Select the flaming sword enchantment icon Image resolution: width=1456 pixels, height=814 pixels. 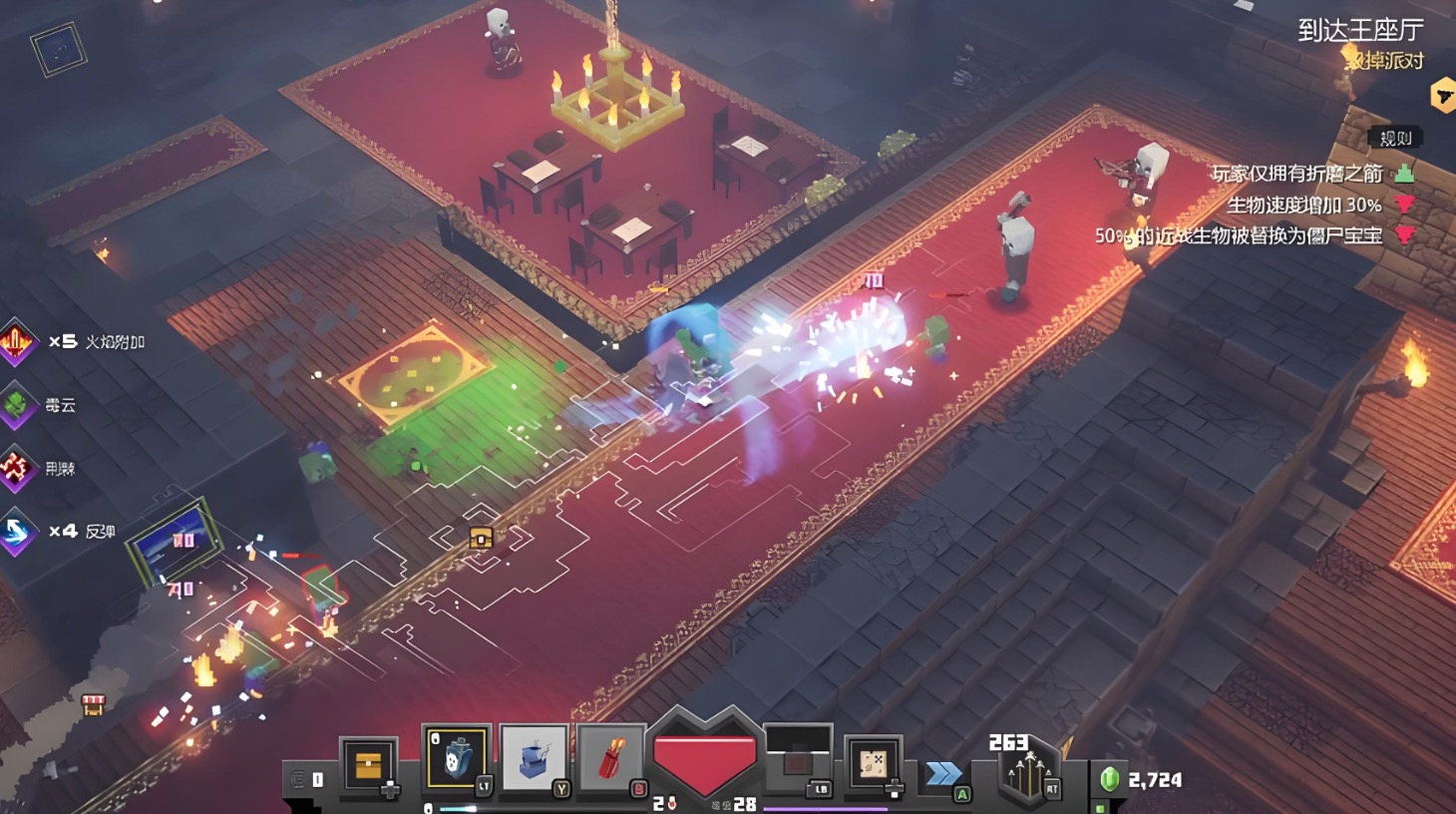tap(17, 341)
